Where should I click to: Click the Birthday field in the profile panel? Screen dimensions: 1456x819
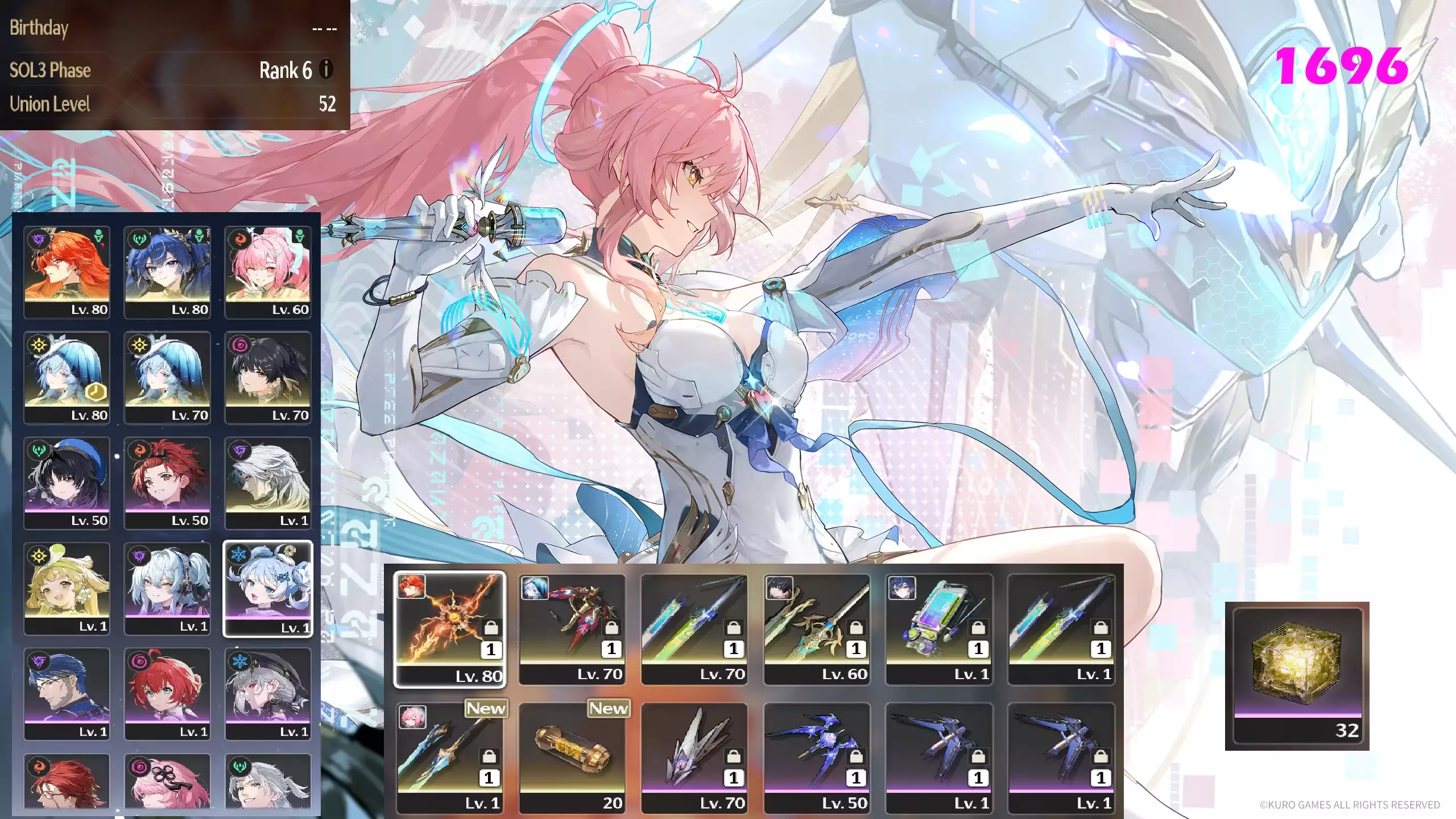[40, 27]
